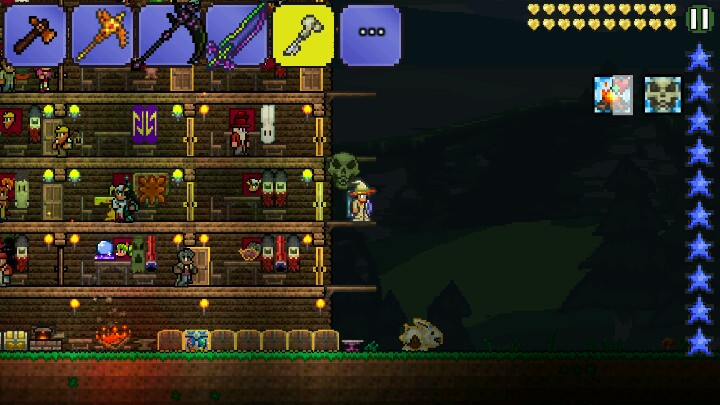Viewport: 720px width, 405px height.
Task: Pause the game
Action: pos(700,19)
